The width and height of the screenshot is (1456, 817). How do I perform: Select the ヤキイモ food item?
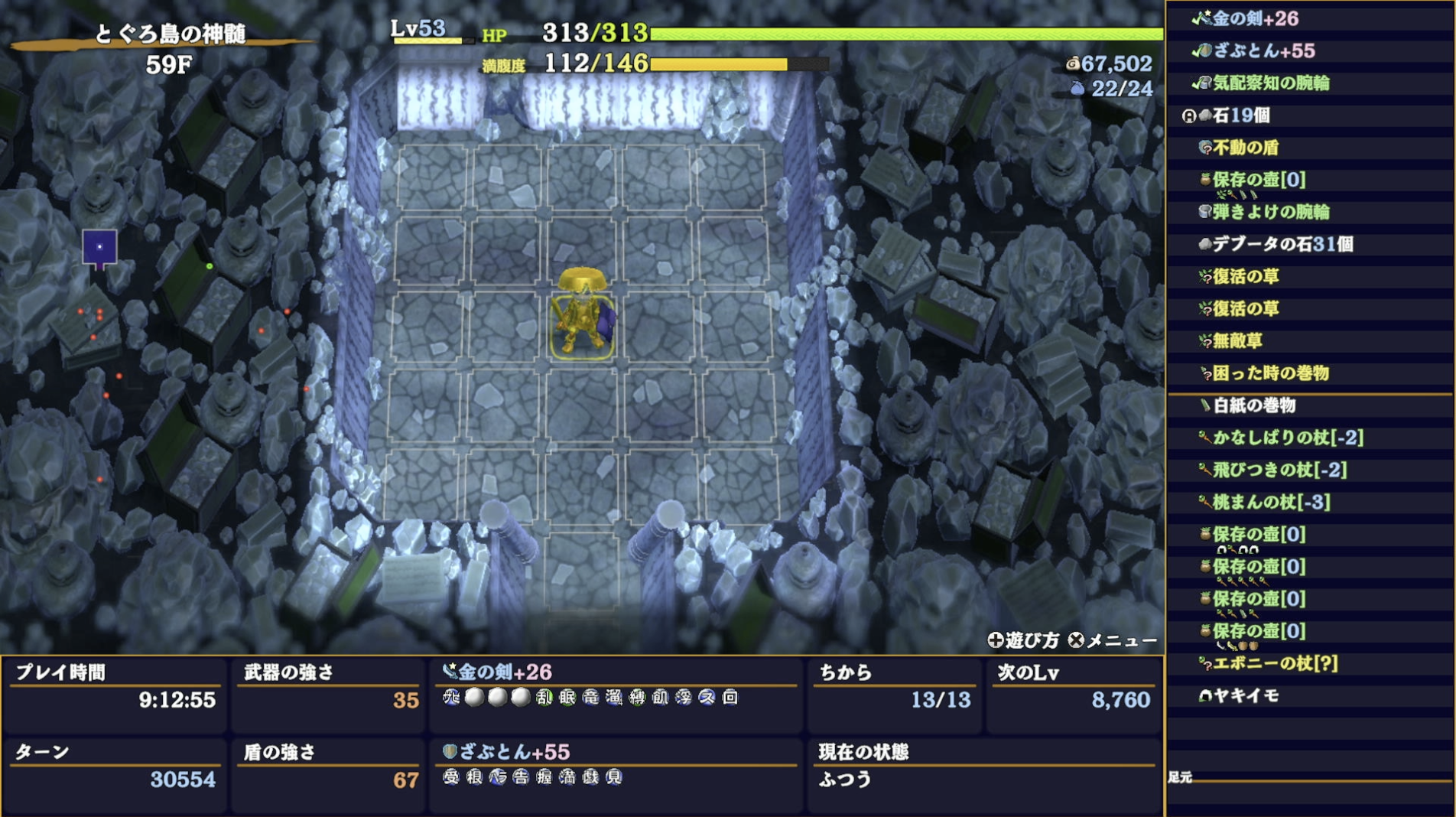pyautogui.click(x=1245, y=695)
